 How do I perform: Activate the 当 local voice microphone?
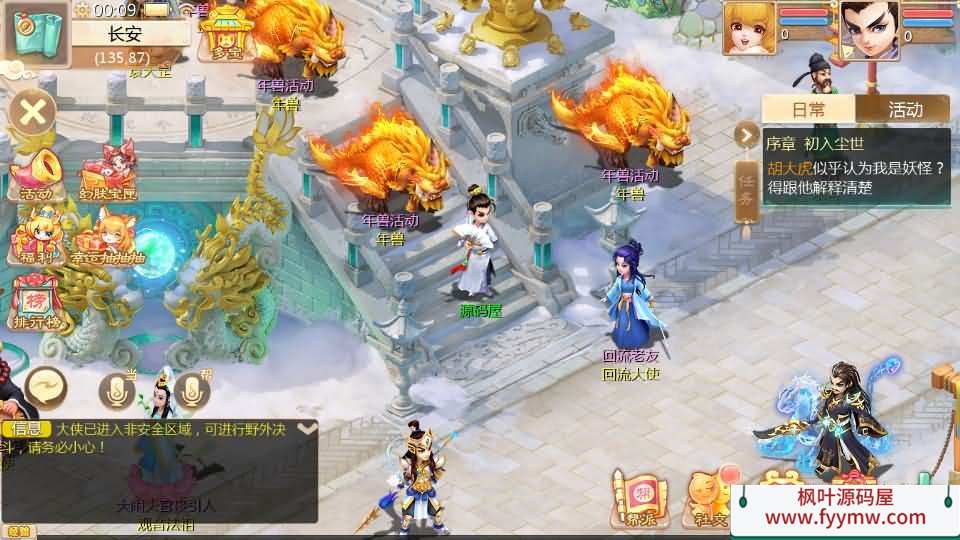click(x=116, y=390)
